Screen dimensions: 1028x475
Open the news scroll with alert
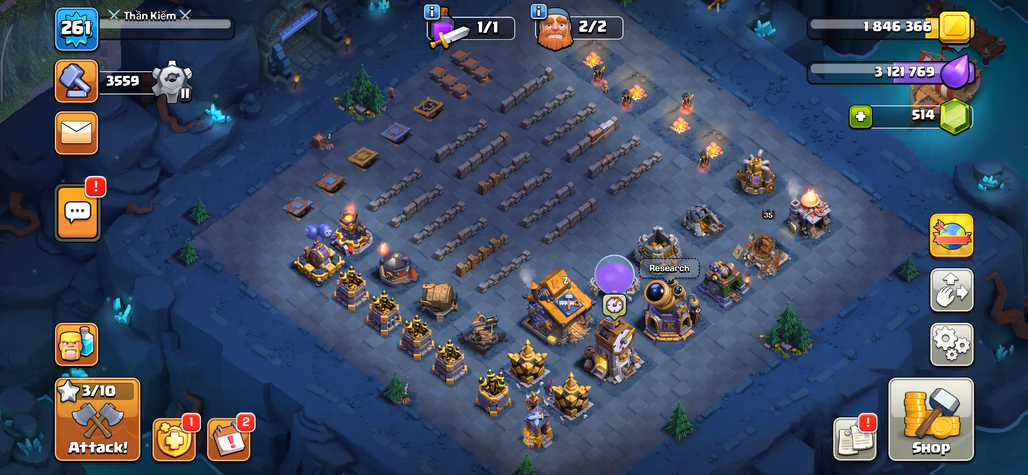click(x=854, y=439)
